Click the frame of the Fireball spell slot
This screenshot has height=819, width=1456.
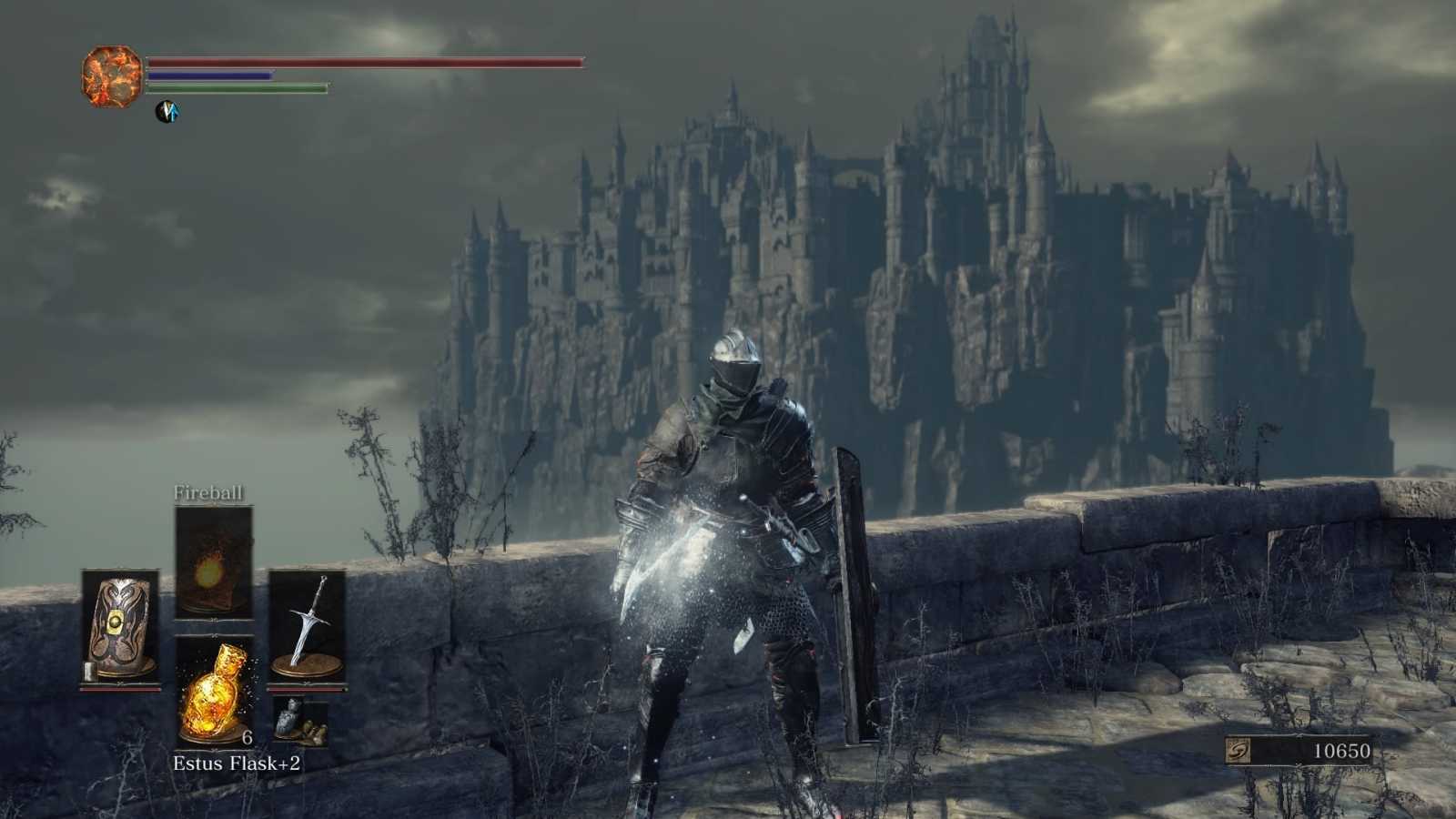pyautogui.click(x=213, y=508)
